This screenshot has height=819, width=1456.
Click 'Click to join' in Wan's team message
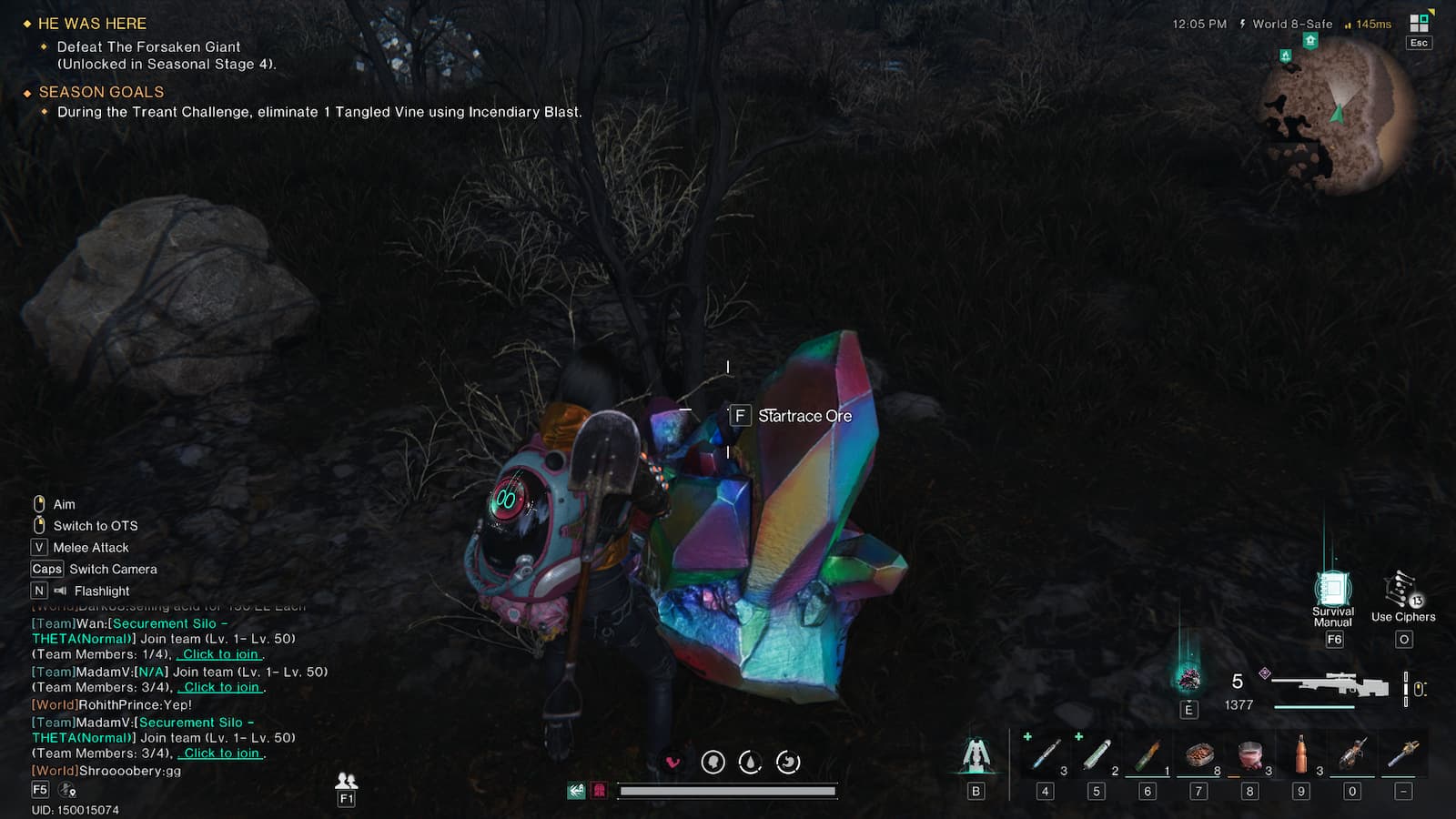click(x=218, y=653)
